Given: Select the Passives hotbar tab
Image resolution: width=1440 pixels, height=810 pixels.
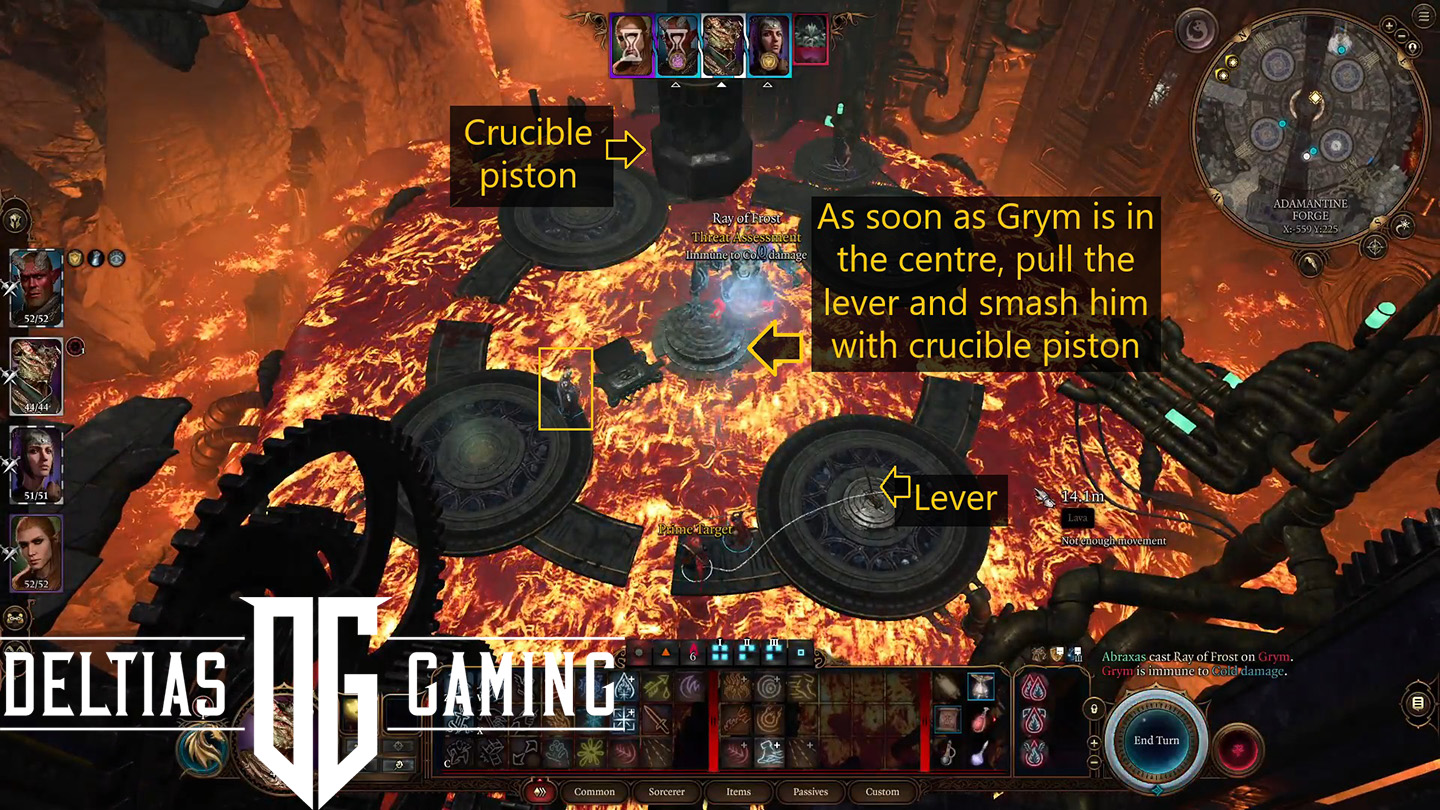Looking at the screenshot, I should click(810, 792).
